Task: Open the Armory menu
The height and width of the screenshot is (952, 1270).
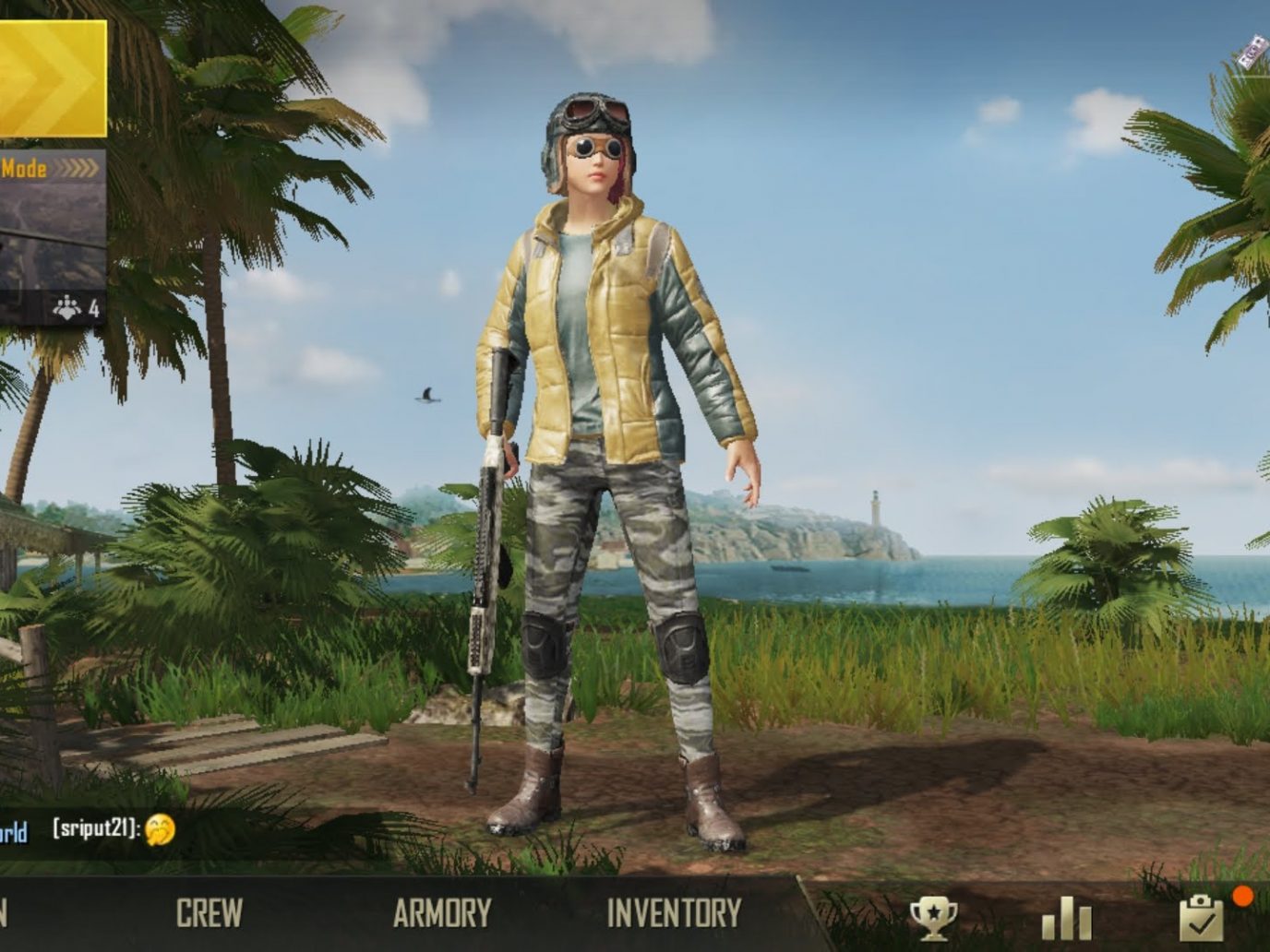Action: pyautogui.click(x=441, y=913)
